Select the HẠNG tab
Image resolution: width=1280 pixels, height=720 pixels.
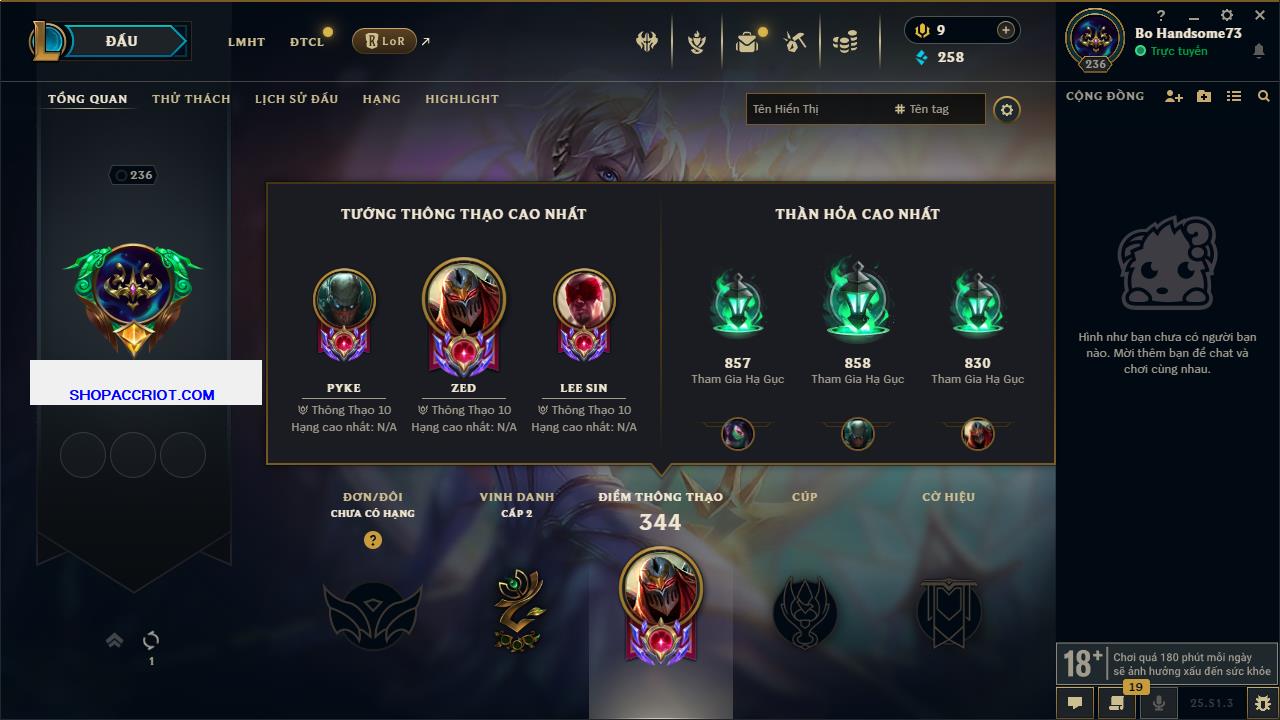pyautogui.click(x=381, y=99)
